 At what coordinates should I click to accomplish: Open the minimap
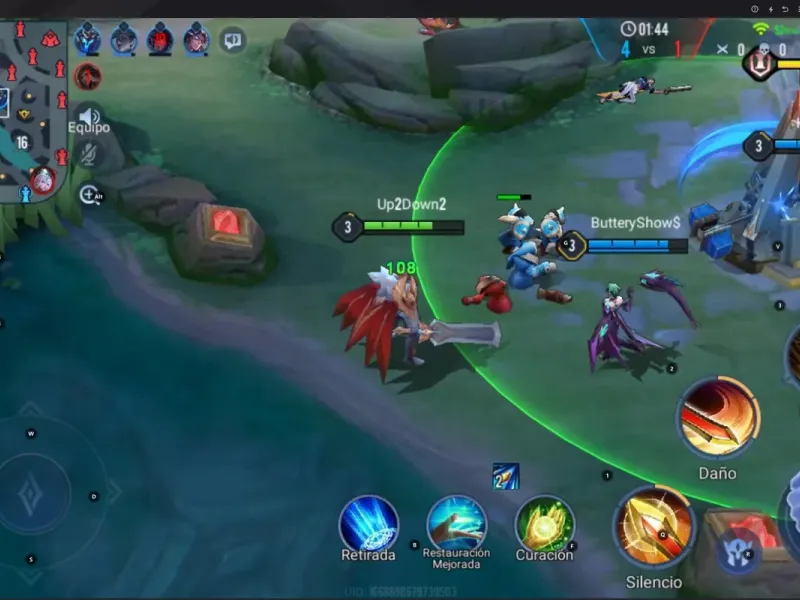tap(33, 105)
